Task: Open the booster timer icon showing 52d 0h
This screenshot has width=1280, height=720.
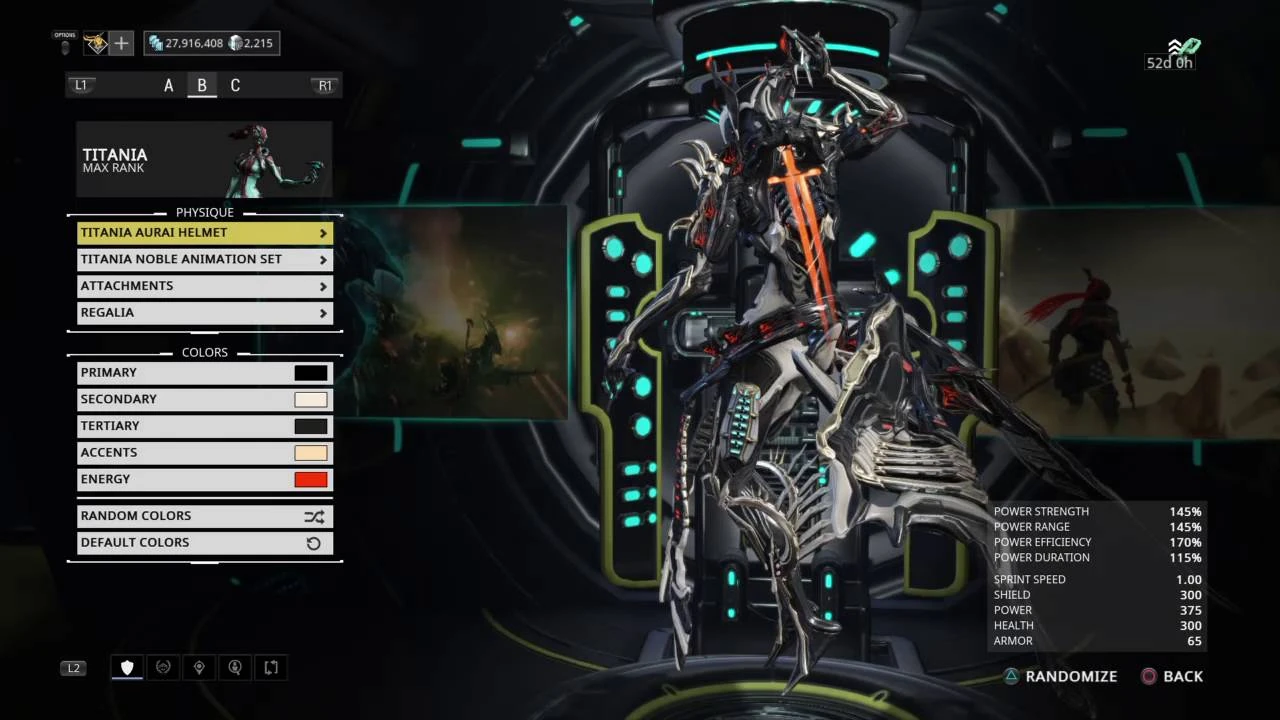Action: (x=1180, y=47)
